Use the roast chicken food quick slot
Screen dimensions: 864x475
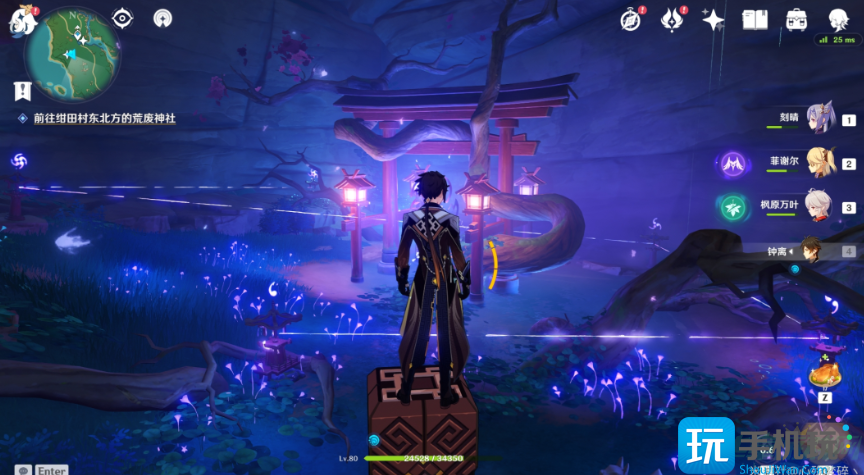[x=827, y=374]
